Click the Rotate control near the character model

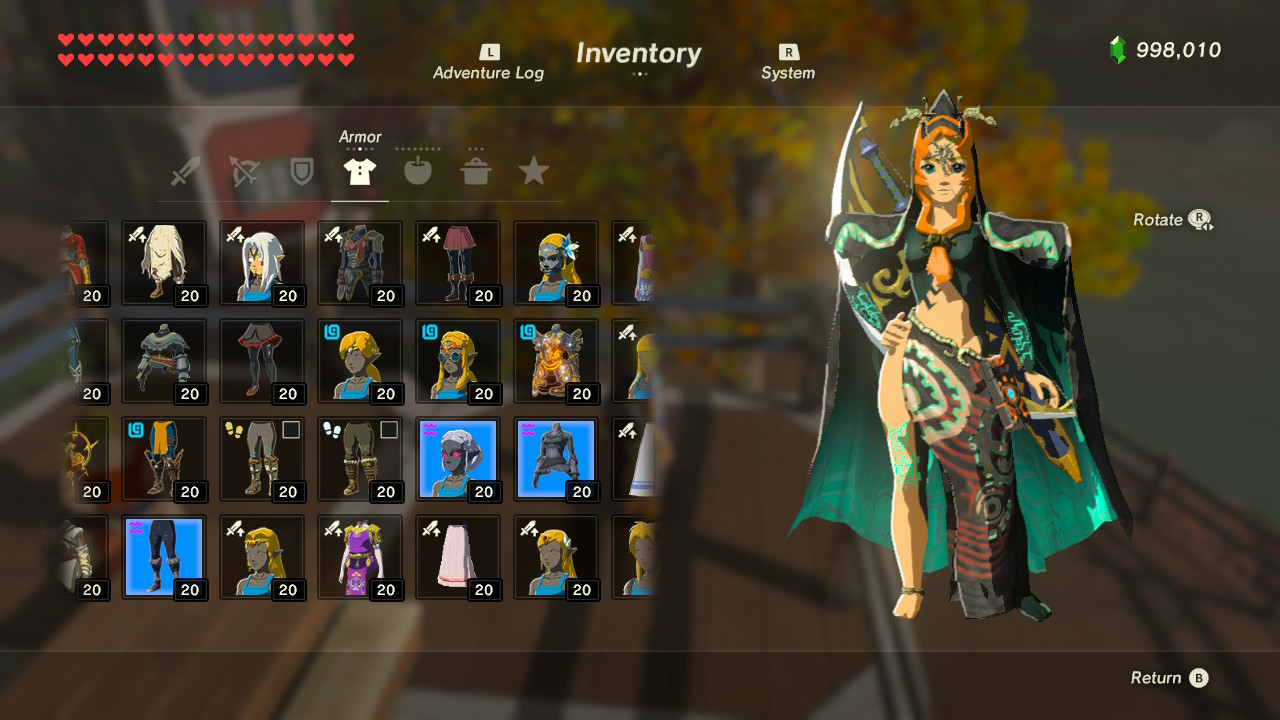(1172, 220)
